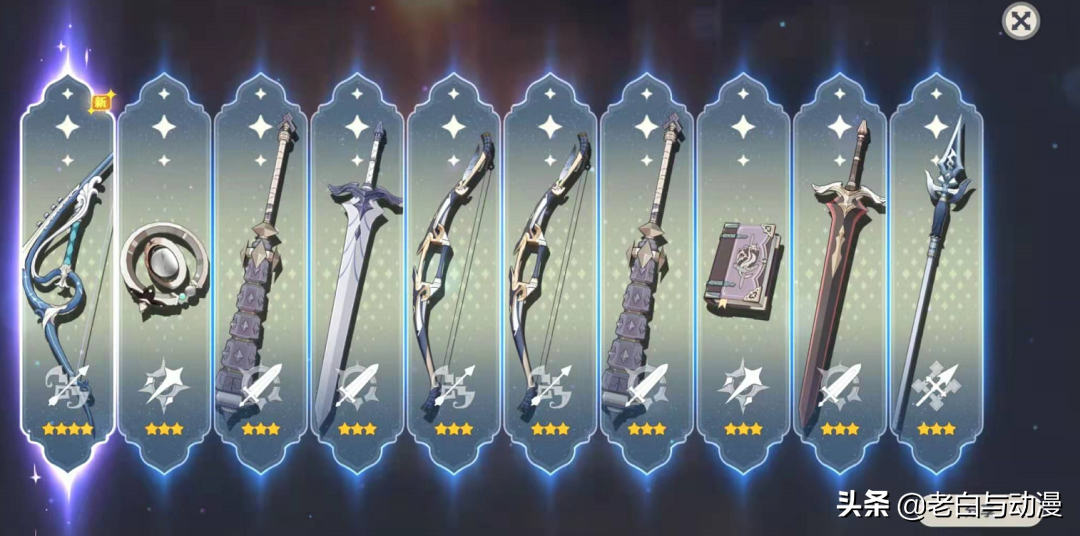The height and width of the screenshot is (536, 1080).
Task: Select the purple Magic Guide book card
Action: (743, 270)
